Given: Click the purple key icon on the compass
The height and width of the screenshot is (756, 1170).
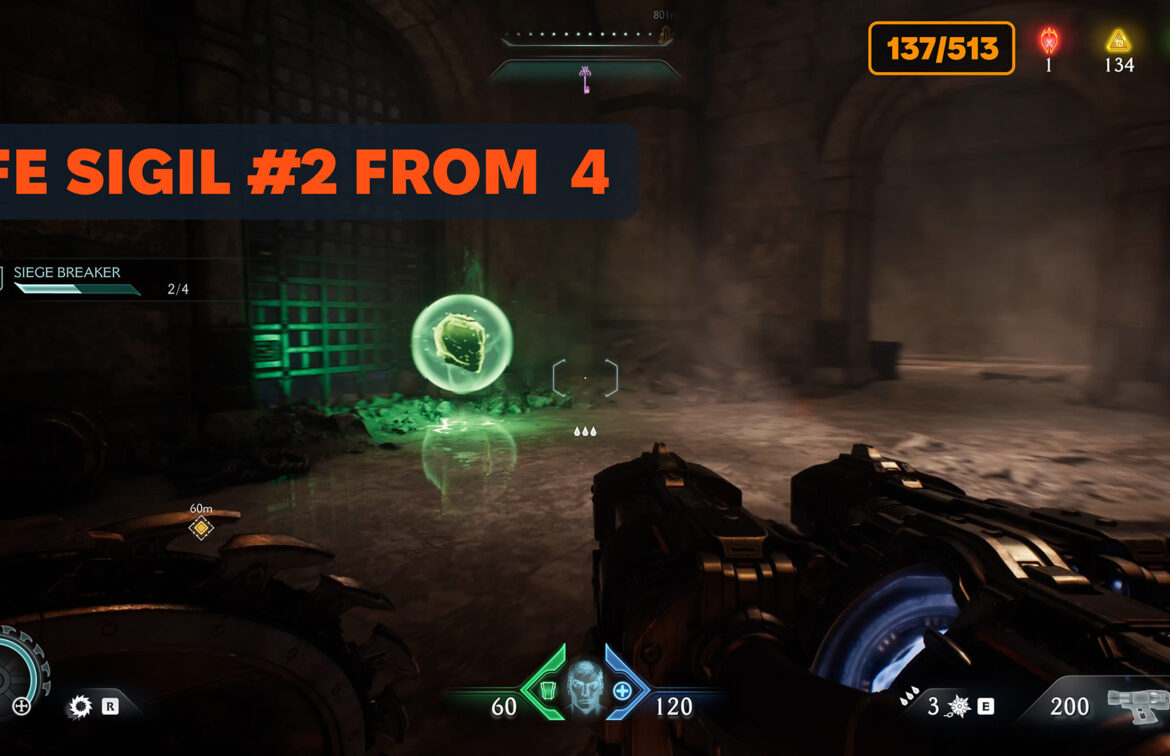Looking at the screenshot, I should (584, 79).
